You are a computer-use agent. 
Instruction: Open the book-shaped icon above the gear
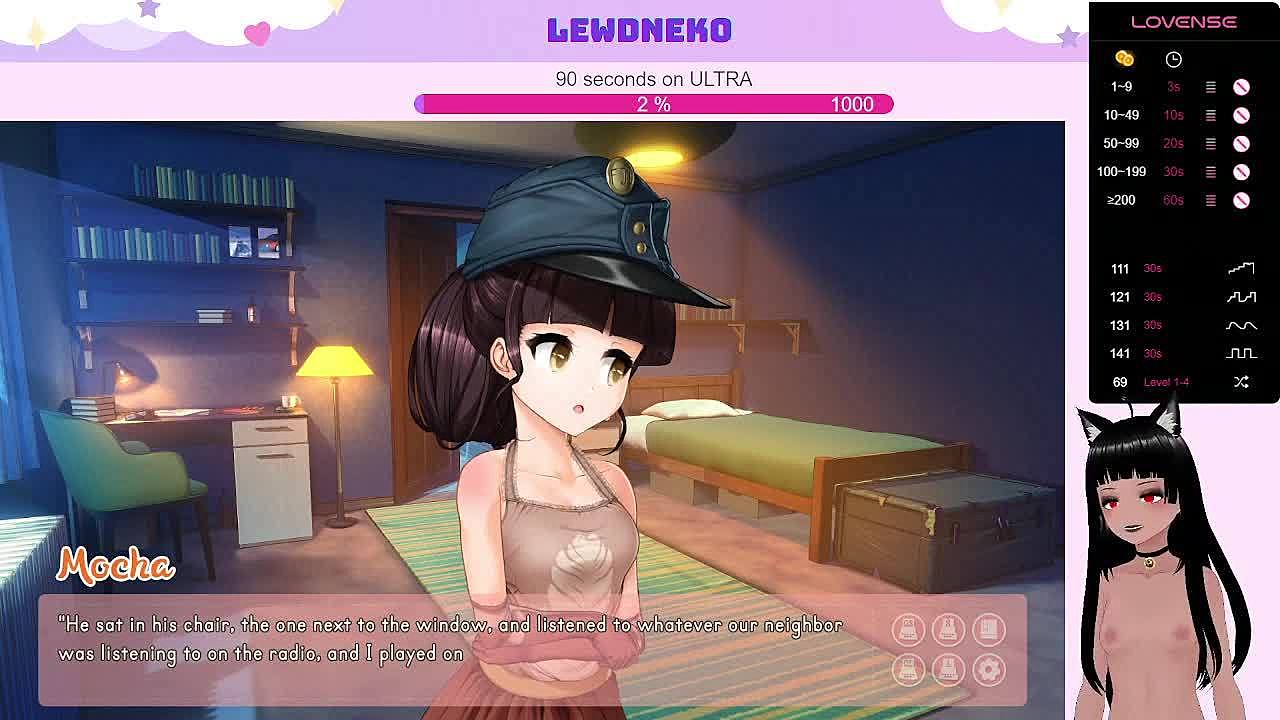click(x=989, y=629)
